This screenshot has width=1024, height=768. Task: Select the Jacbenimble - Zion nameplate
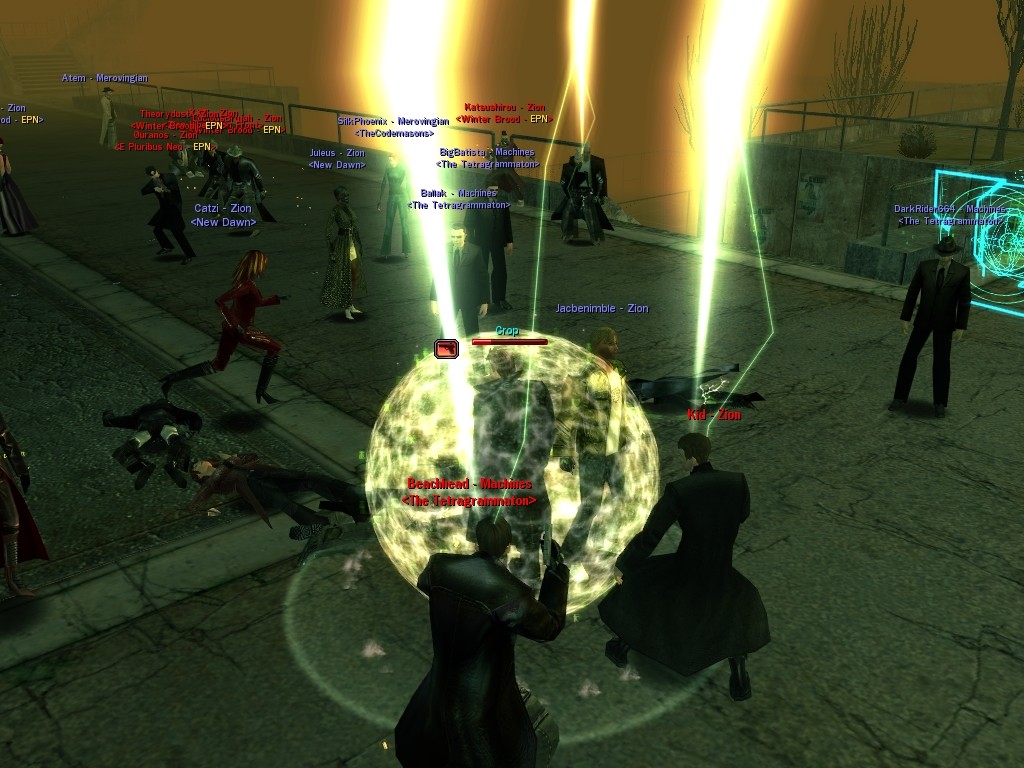[x=602, y=309]
